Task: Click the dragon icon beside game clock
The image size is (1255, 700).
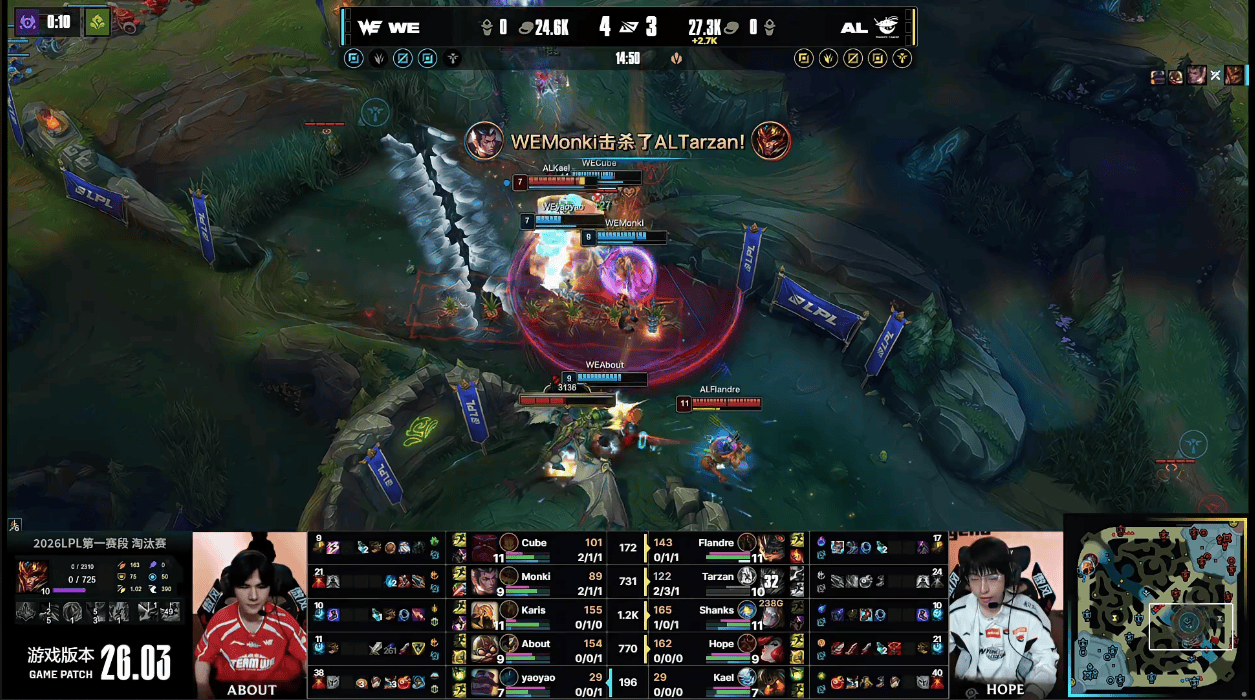Action: click(677, 58)
